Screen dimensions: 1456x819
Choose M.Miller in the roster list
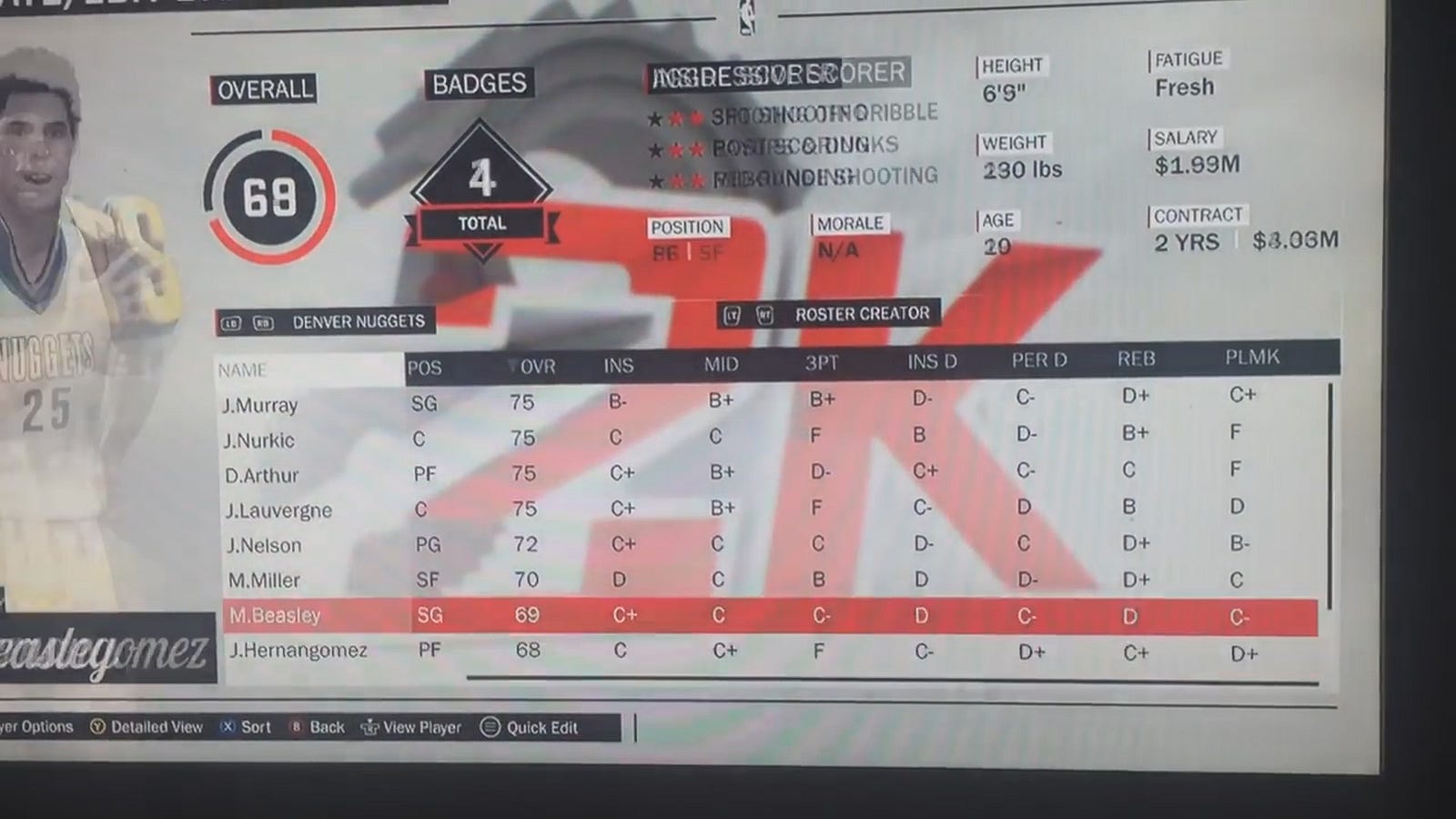tap(264, 580)
